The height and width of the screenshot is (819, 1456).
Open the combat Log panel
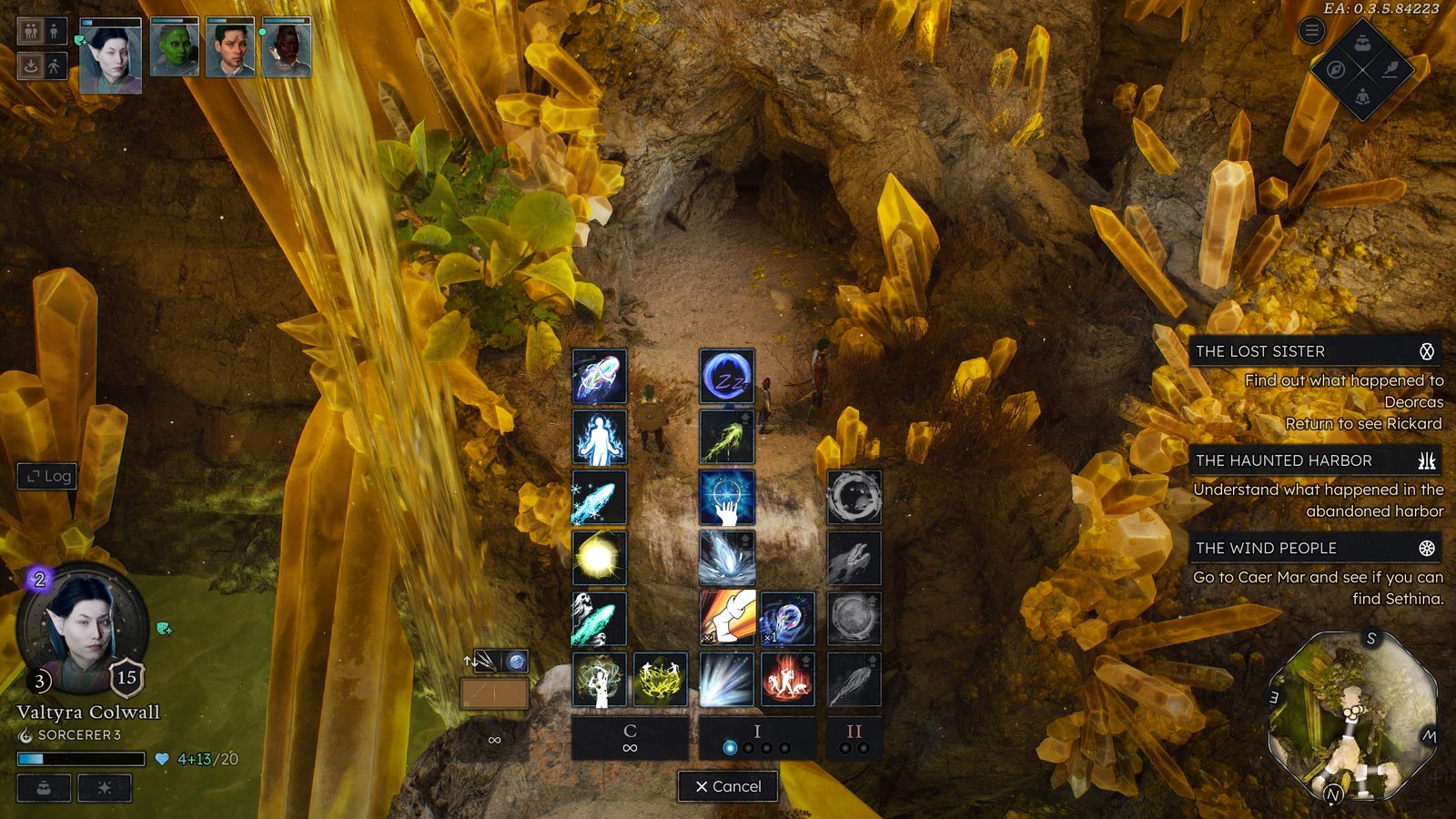click(x=47, y=476)
